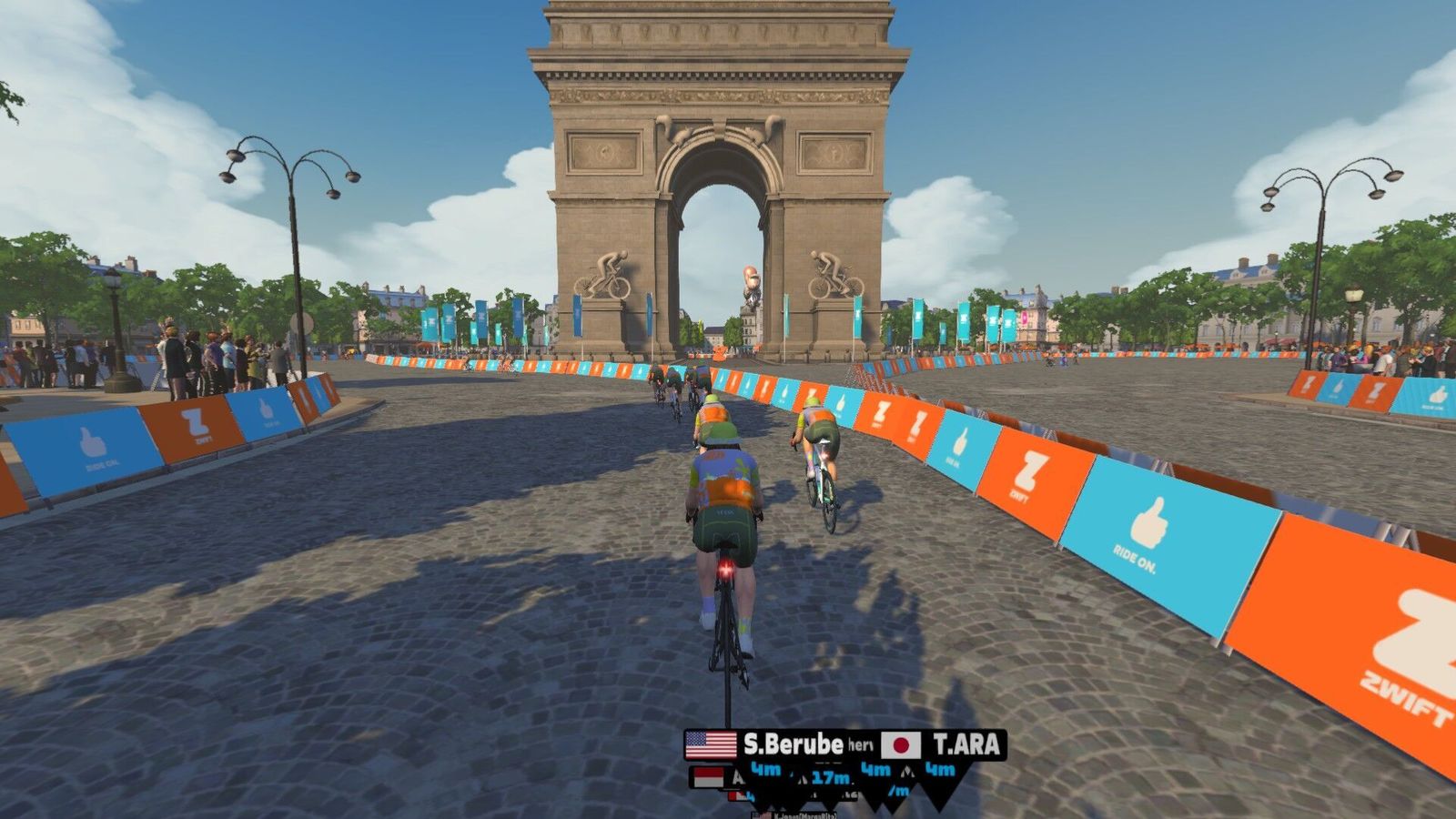Select the S.Berube rider name tag
The width and height of the screenshot is (1456, 819).
[766, 745]
